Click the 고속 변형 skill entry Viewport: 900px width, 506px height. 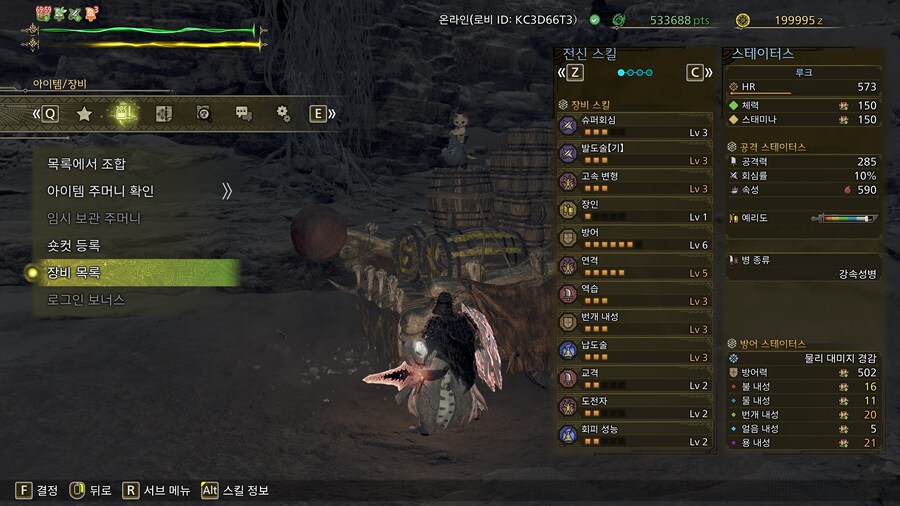tap(635, 181)
